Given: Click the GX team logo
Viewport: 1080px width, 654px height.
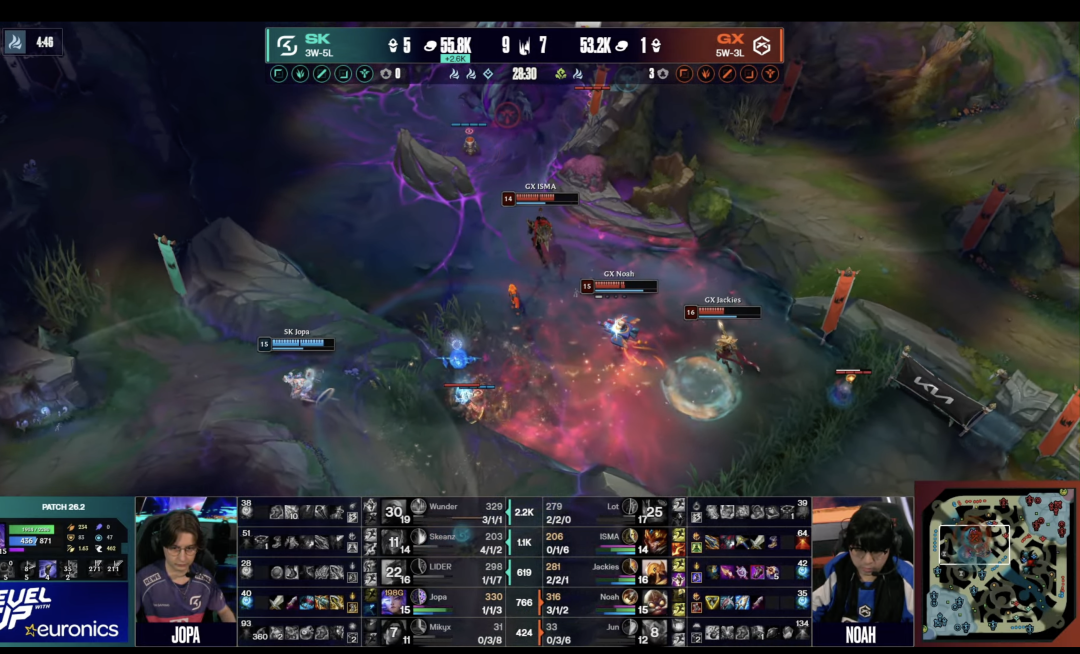Looking at the screenshot, I should (x=761, y=45).
